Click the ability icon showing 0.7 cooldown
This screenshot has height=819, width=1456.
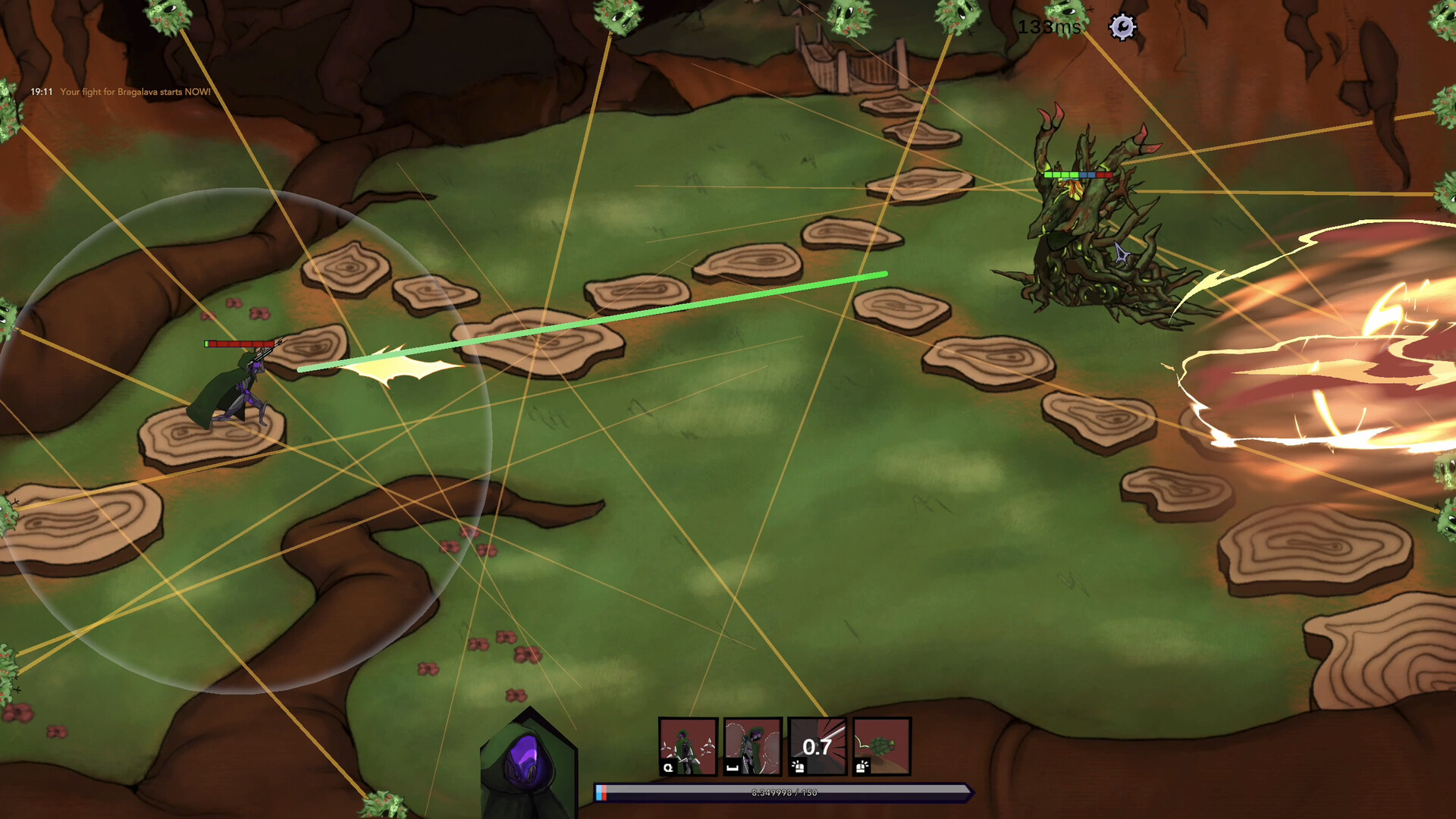point(817,747)
